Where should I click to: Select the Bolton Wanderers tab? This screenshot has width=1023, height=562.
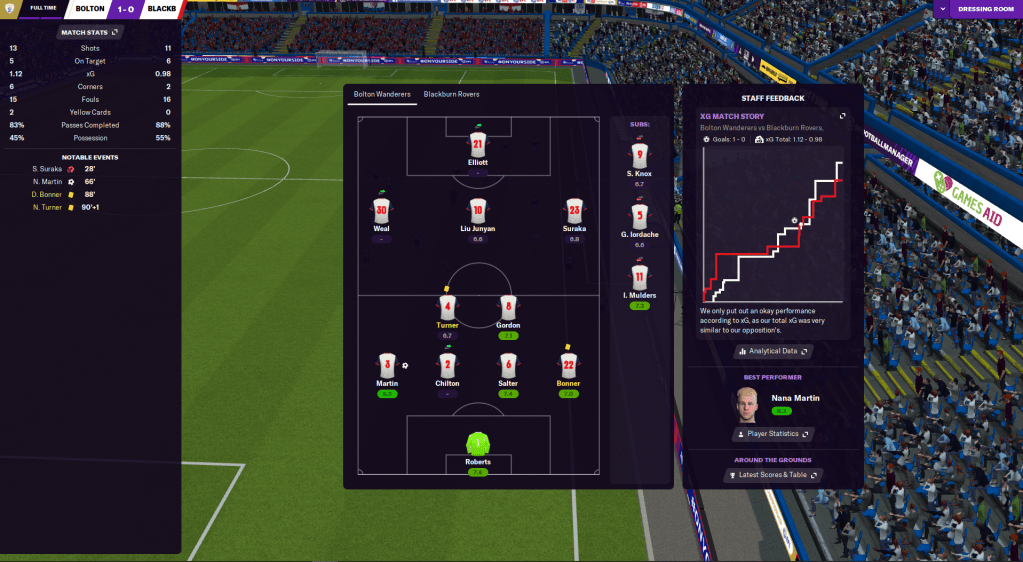(381, 94)
